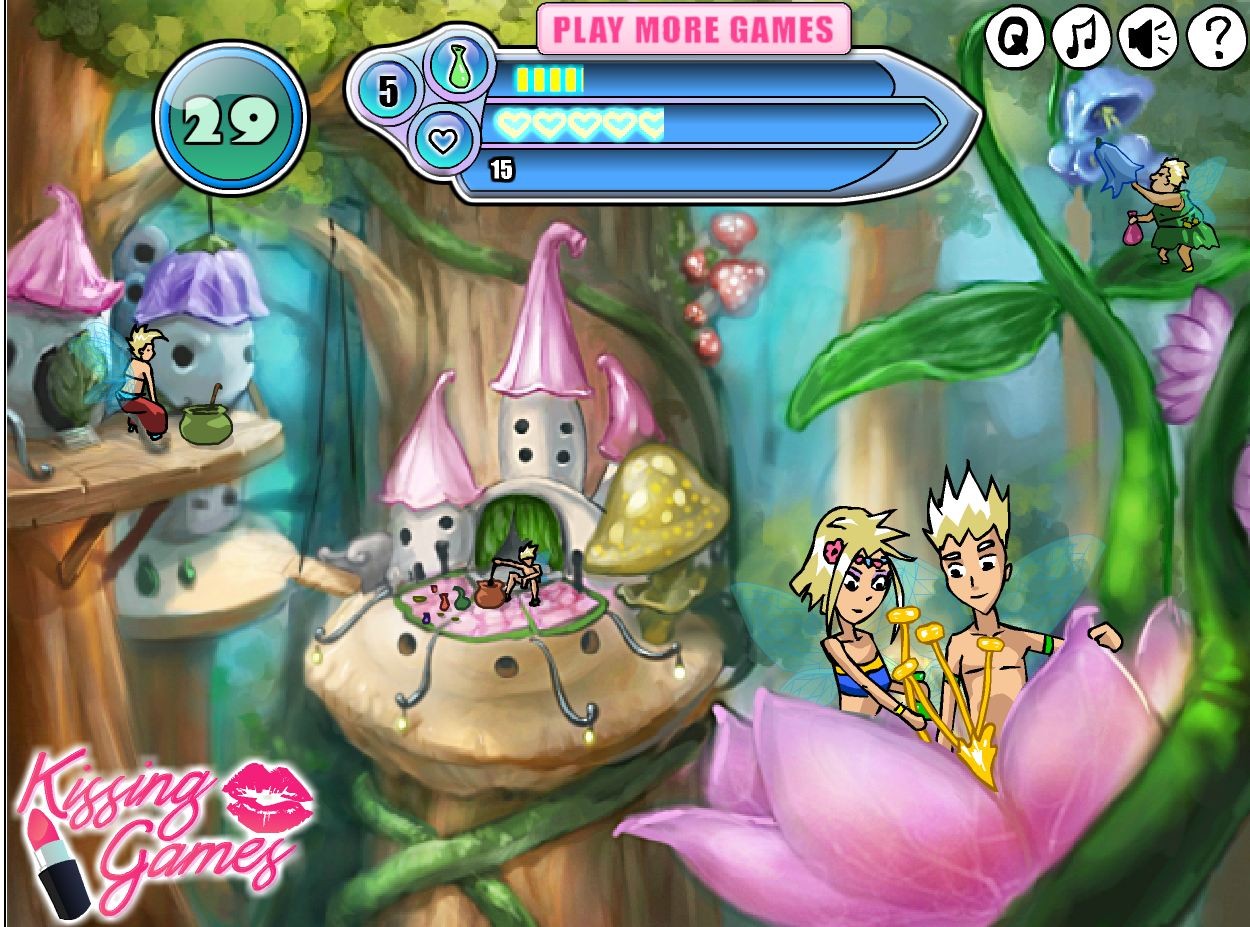Image resolution: width=1250 pixels, height=927 pixels.
Task: Mute sound effects with the speaker button
Action: [1149, 39]
